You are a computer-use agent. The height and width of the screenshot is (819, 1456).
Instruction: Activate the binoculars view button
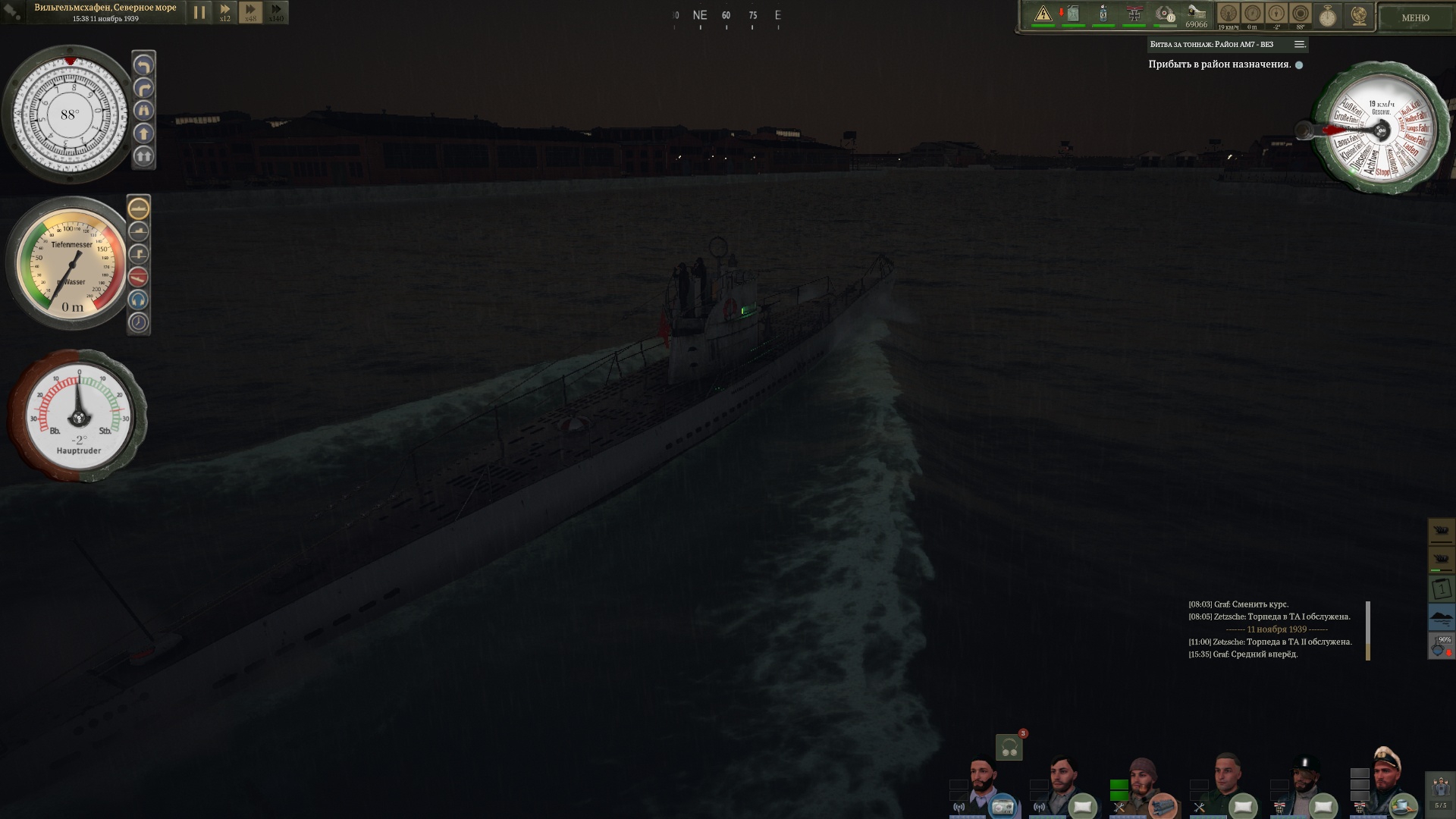tap(143, 111)
